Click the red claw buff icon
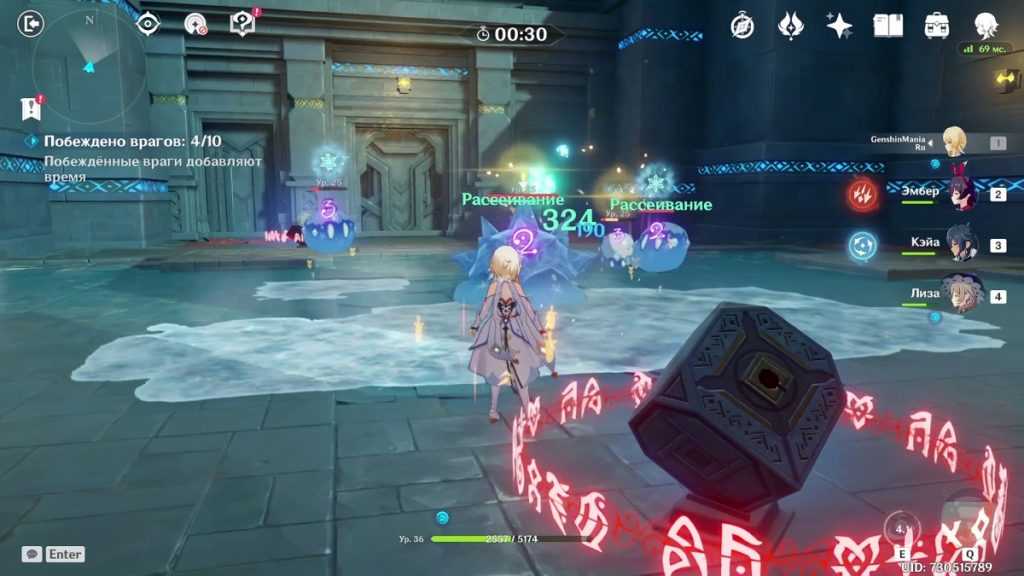 (x=863, y=194)
